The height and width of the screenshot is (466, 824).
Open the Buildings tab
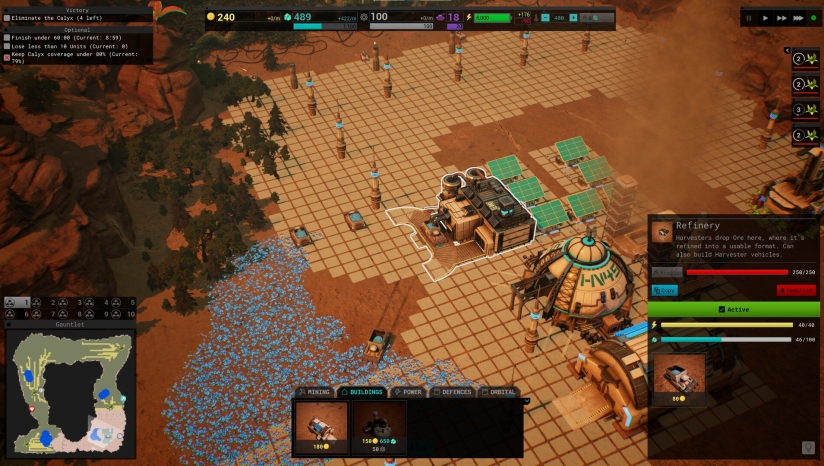click(x=361, y=392)
